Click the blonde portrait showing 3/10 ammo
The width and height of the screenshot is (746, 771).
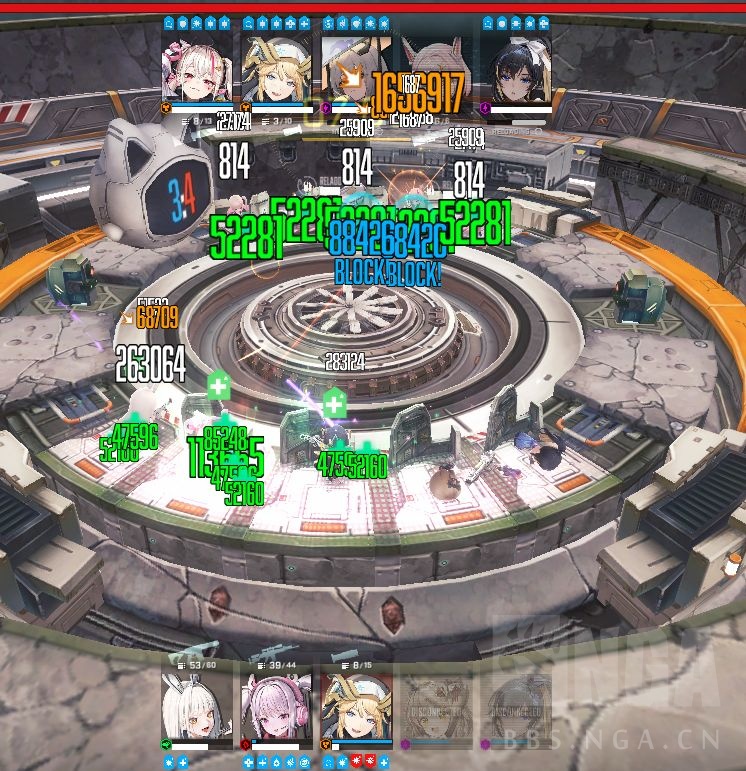pyautogui.click(x=276, y=66)
